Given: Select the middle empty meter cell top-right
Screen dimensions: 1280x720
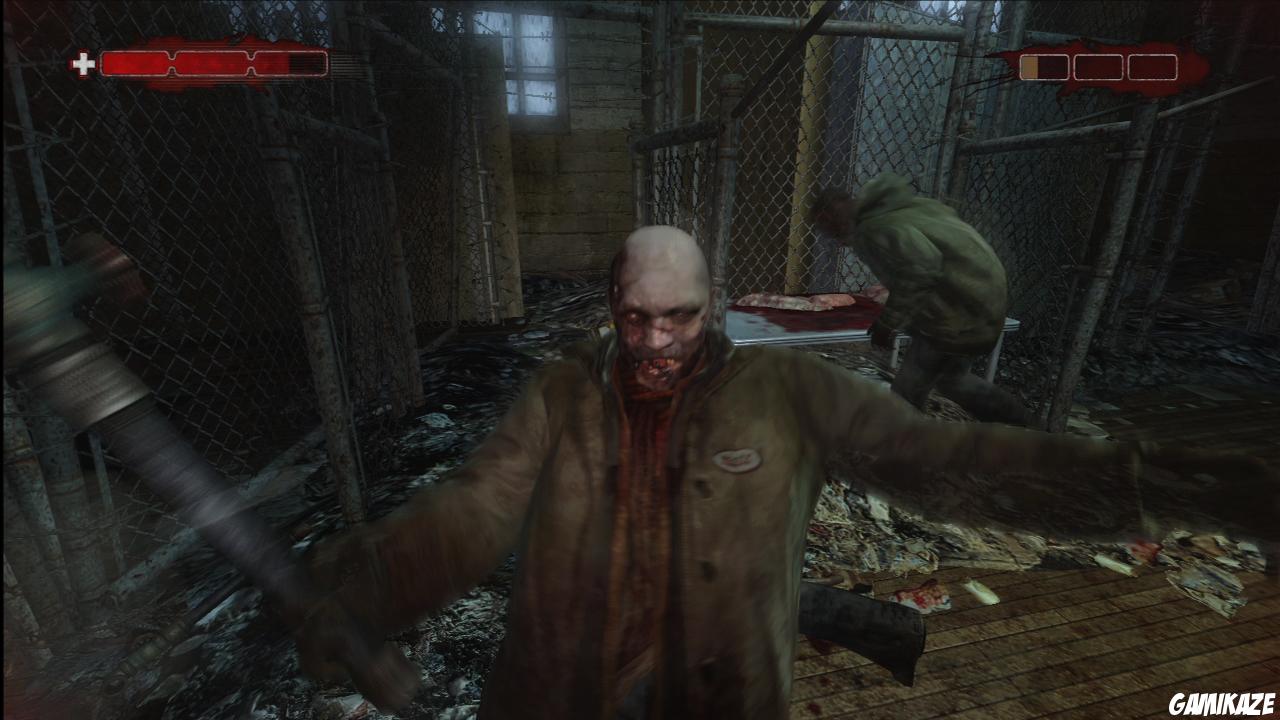Looking at the screenshot, I should pos(1099,67).
